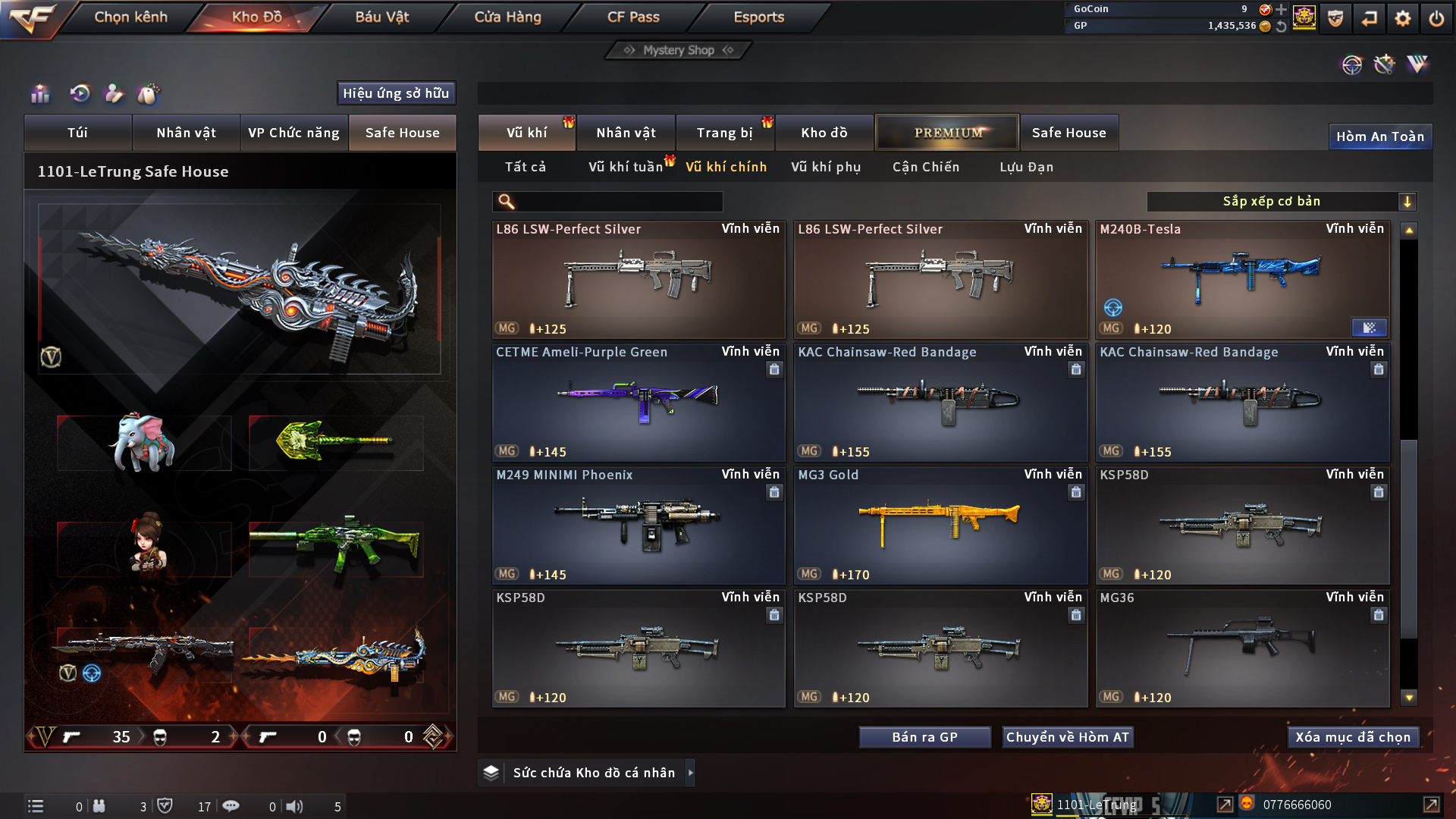The width and height of the screenshot is (1456, 819).
Task: Select the Trang bị tab
Action: 724,133
